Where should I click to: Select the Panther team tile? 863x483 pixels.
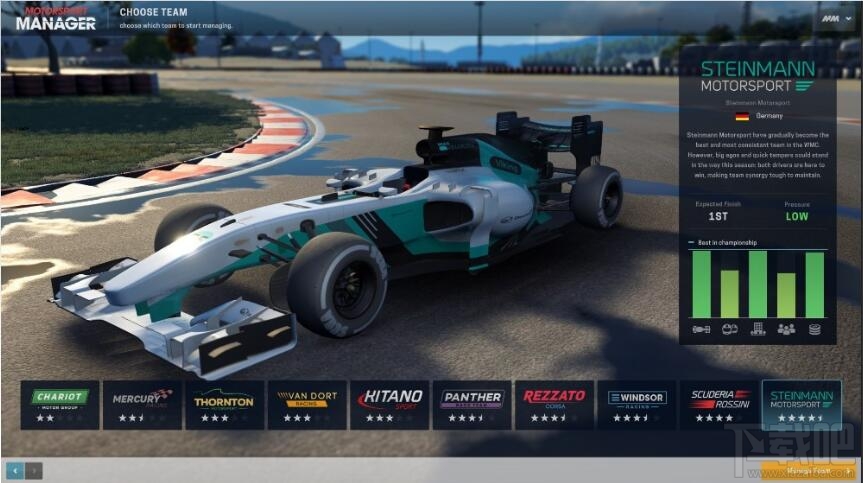472,404
